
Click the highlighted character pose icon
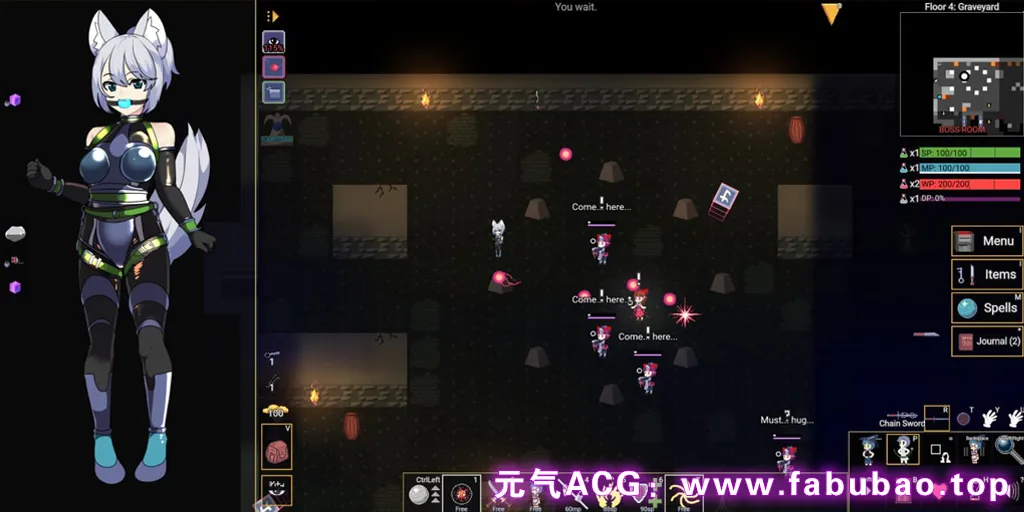click(x=903, y=449)
